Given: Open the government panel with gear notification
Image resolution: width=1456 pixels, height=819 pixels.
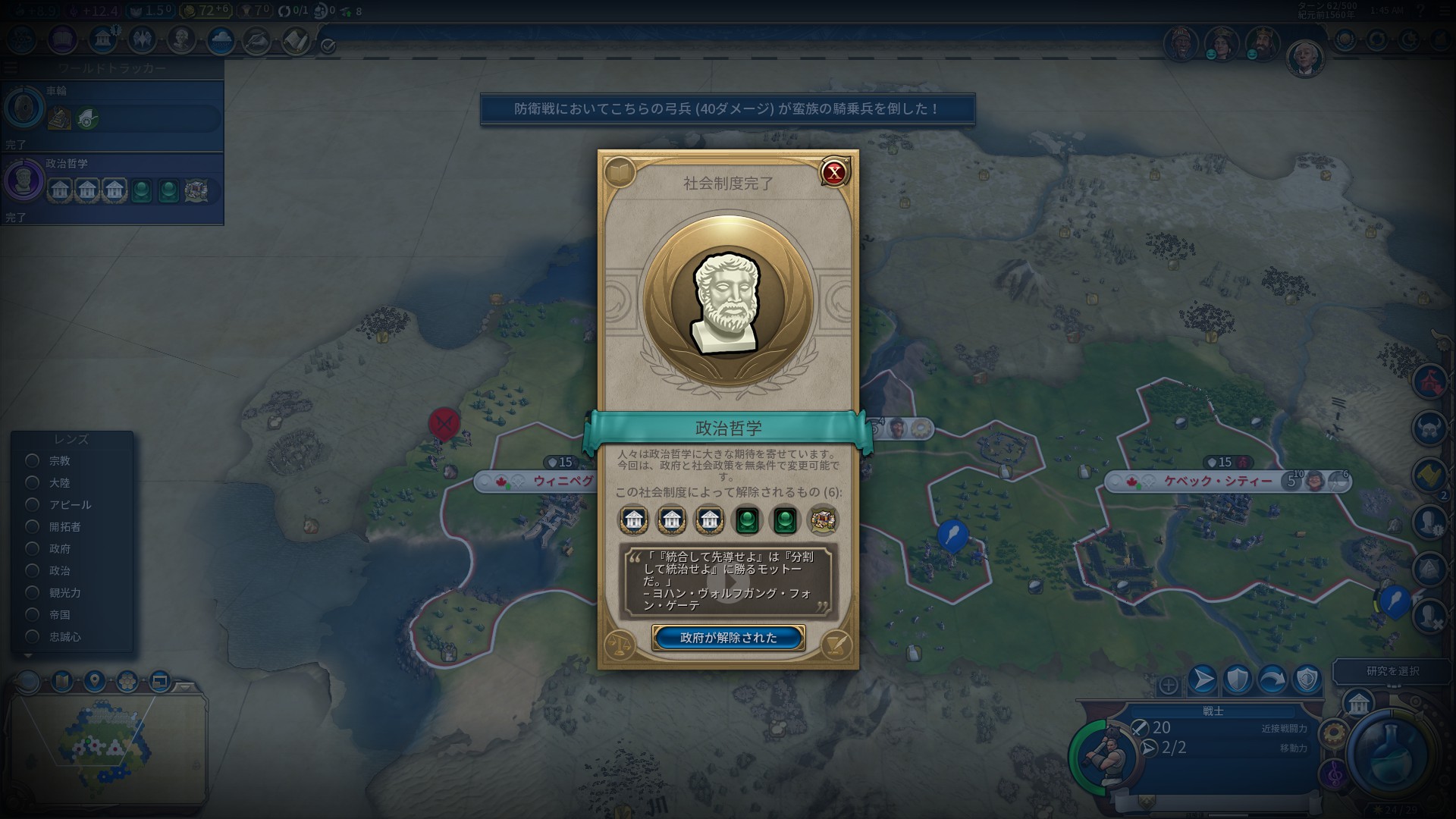Looking at the screenshot, I should 102,40.
